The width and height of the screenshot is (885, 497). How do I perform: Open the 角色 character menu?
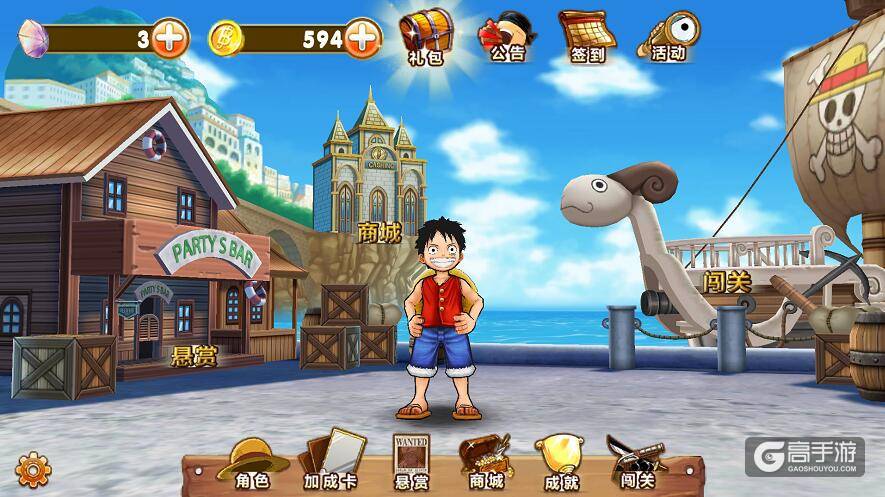click(x=252, y=464)
